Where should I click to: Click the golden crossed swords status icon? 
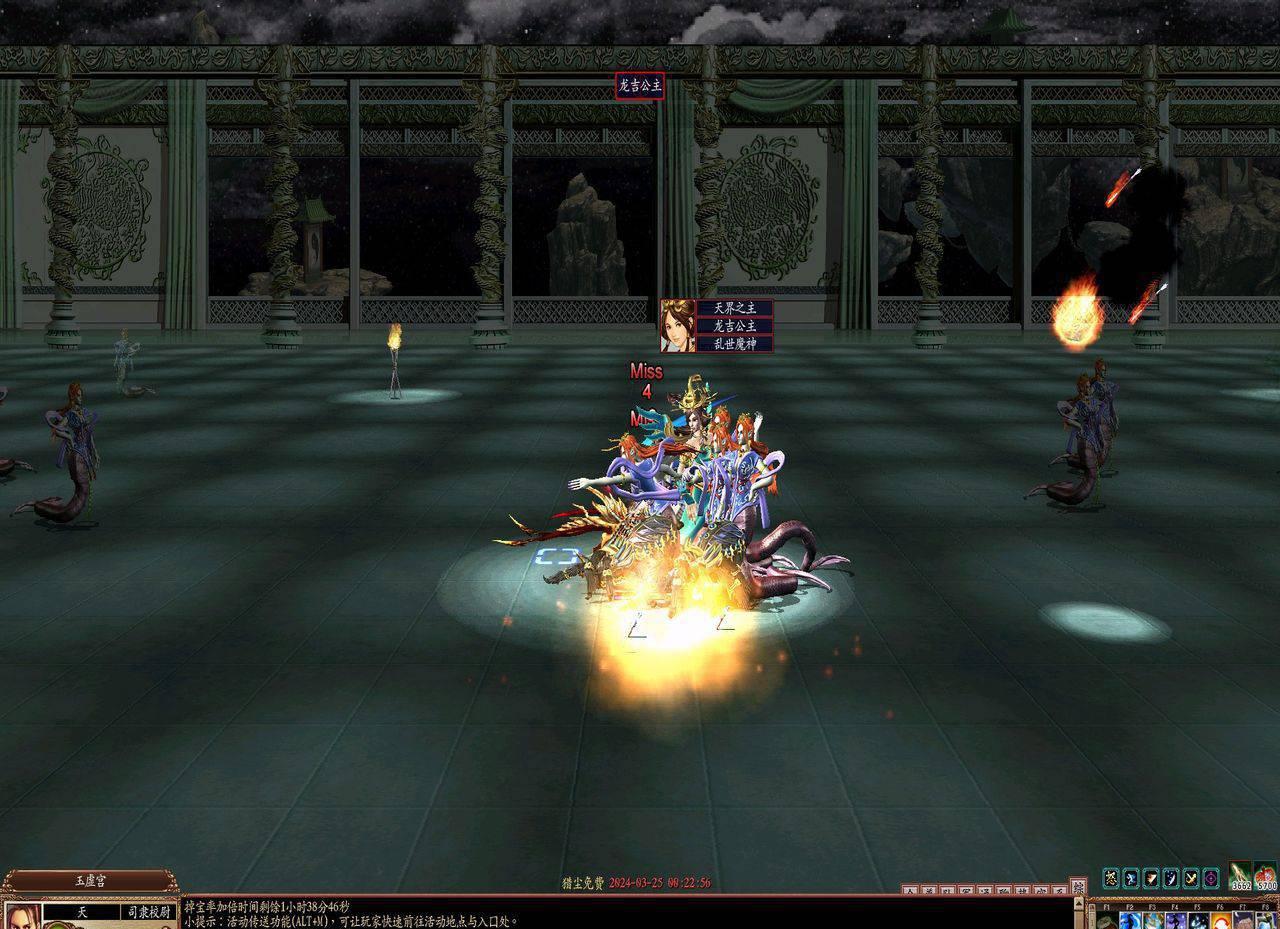[x=1191, y=878]
